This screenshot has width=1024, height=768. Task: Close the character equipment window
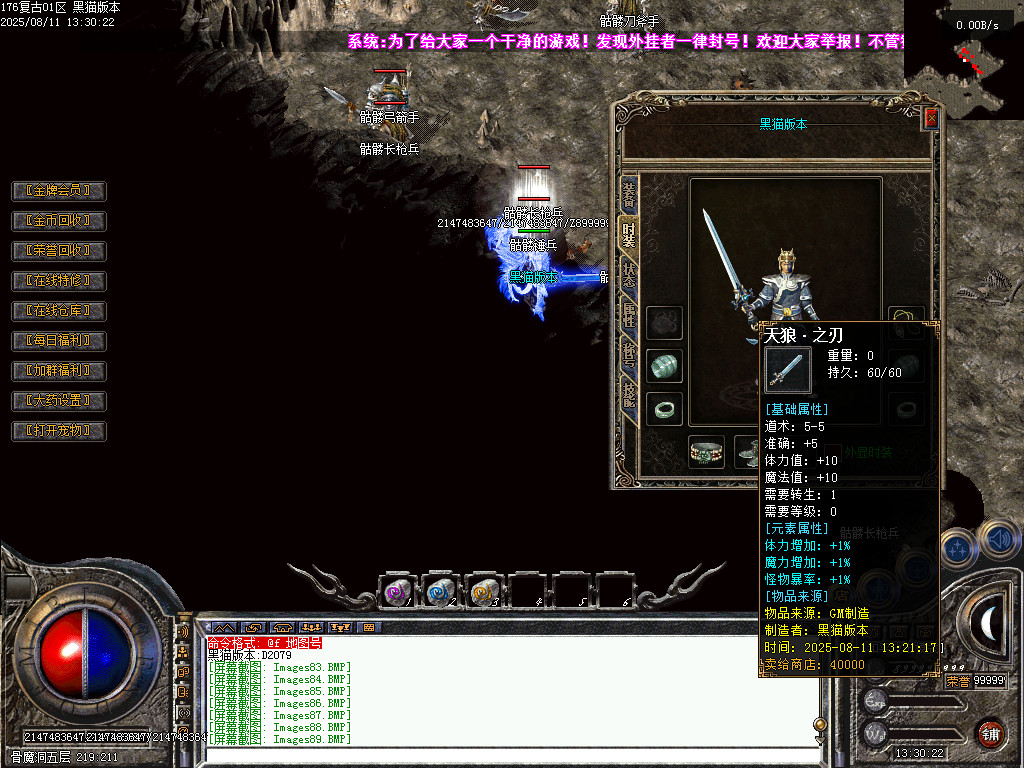(931, 118)
